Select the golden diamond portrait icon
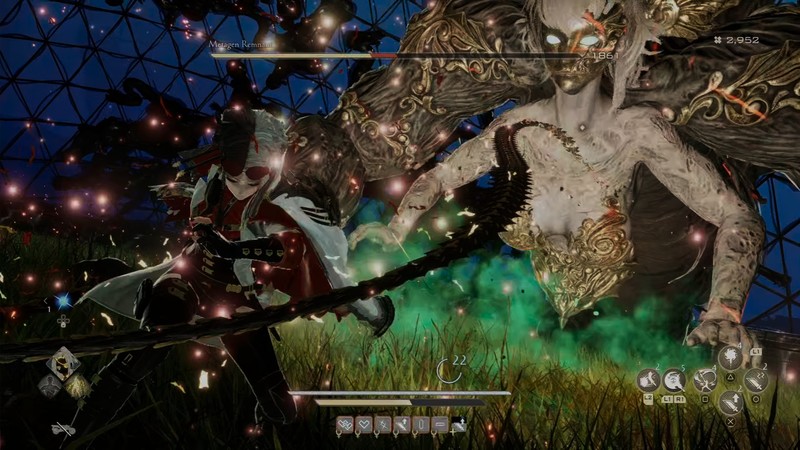The height and width of the screenshot is (450, 800). tap(76, 385)
